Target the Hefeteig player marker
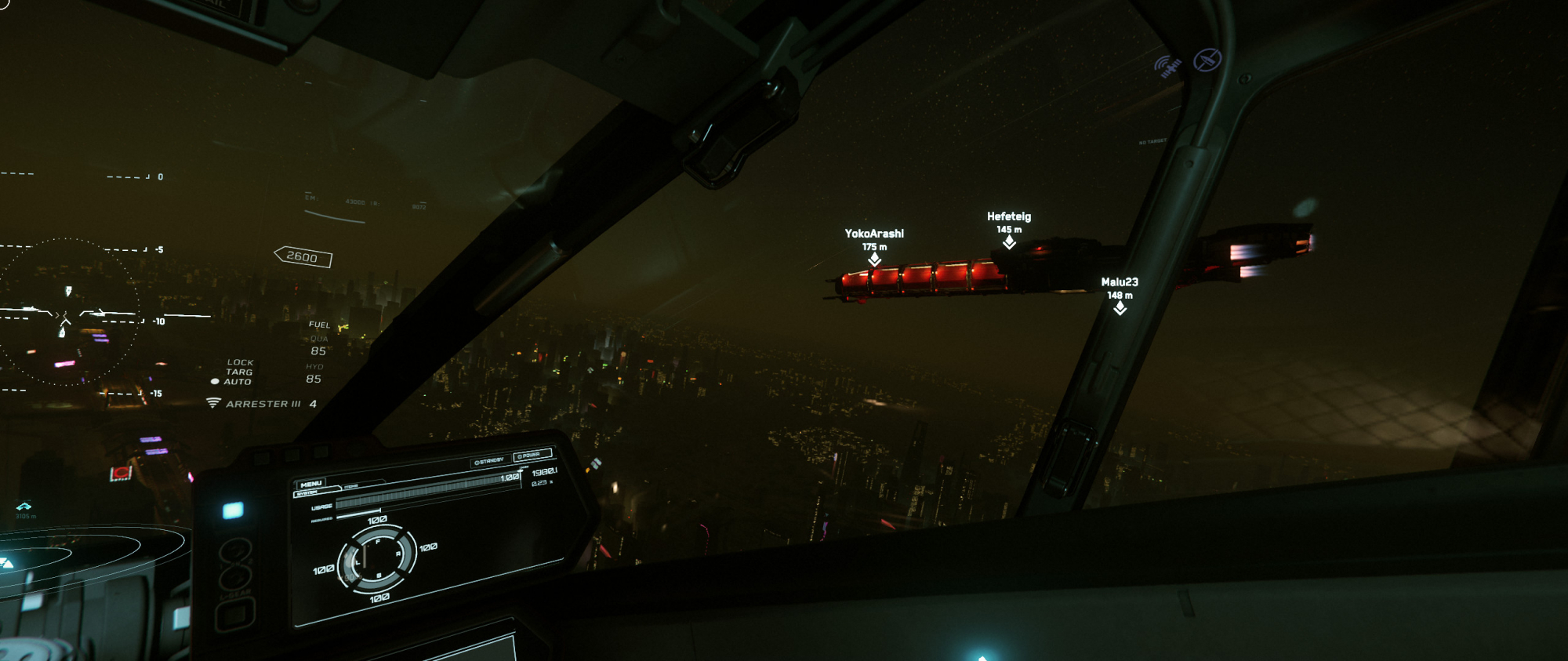The height and width of the screenshot is (661, 1568). [1009, 242]
